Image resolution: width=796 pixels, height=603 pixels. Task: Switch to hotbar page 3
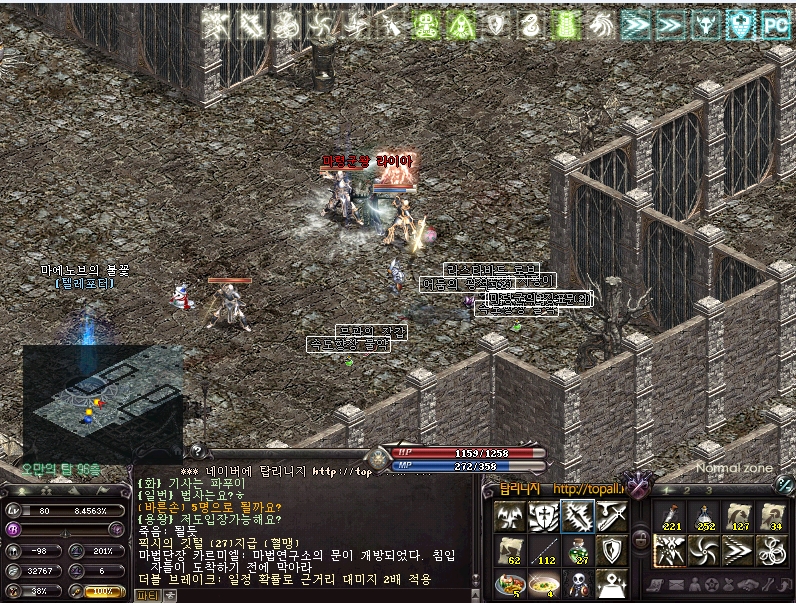[x=708, y=490]
